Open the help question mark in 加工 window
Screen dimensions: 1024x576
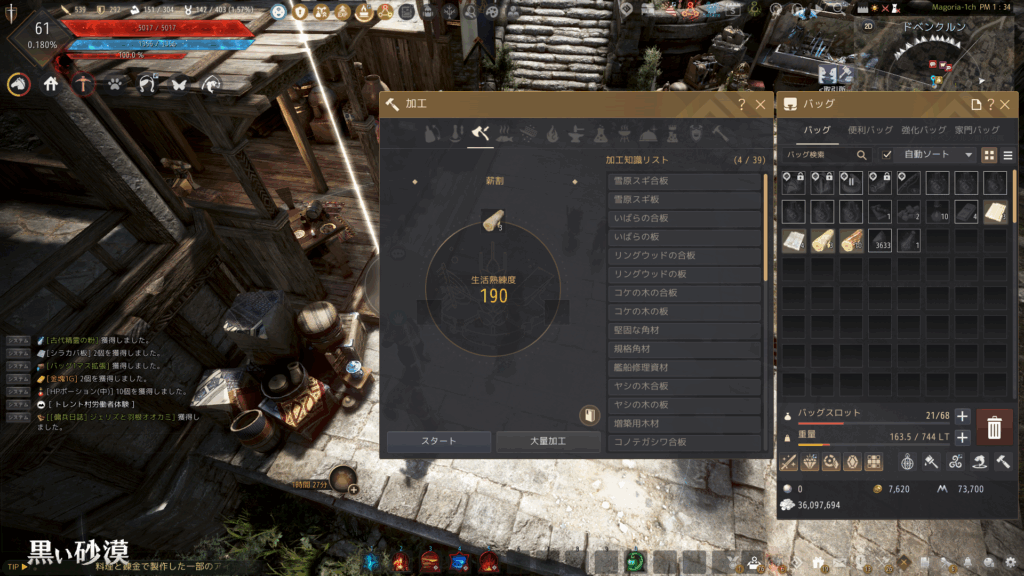click(742, 104)
